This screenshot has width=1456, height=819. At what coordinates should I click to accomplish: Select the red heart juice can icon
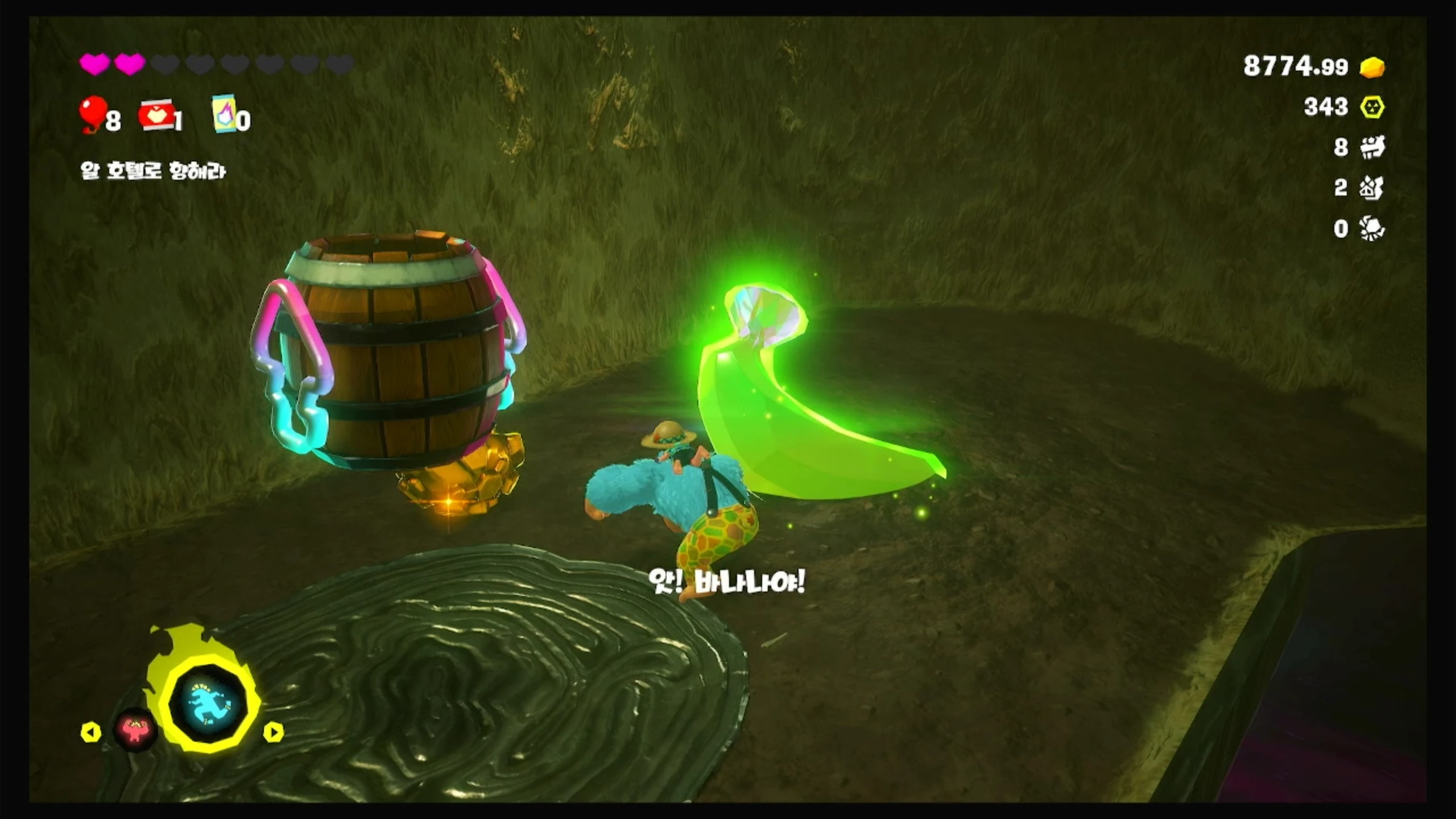pyautogui.click(x=157, y=115)
